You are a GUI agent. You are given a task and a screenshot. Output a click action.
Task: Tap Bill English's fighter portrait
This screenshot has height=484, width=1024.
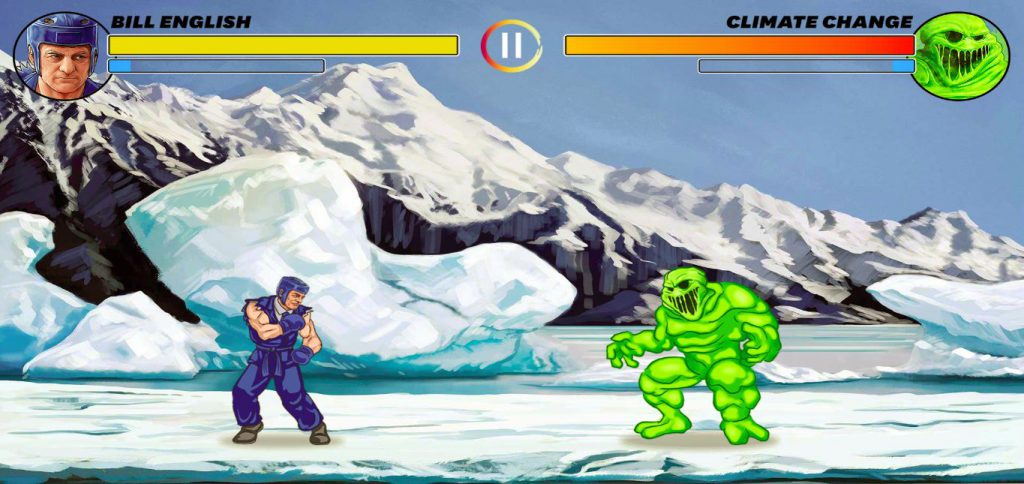click(x=62, y=56)
